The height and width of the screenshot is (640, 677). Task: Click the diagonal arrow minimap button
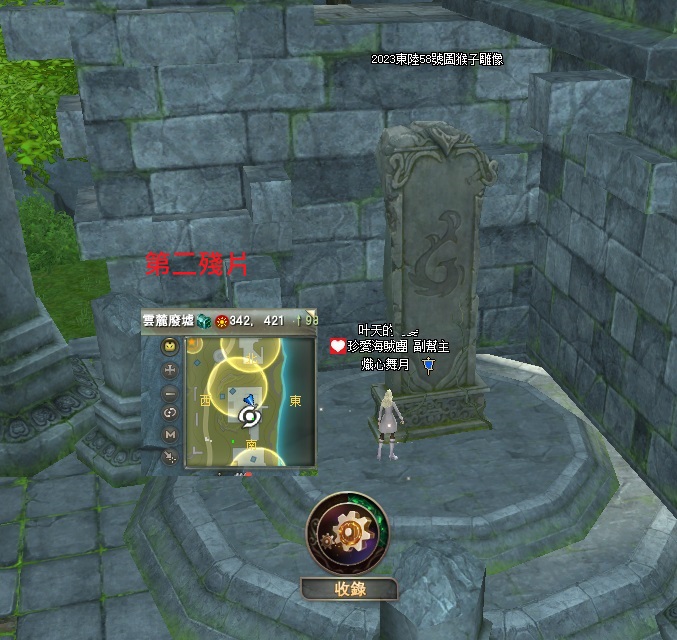point(170,456)
